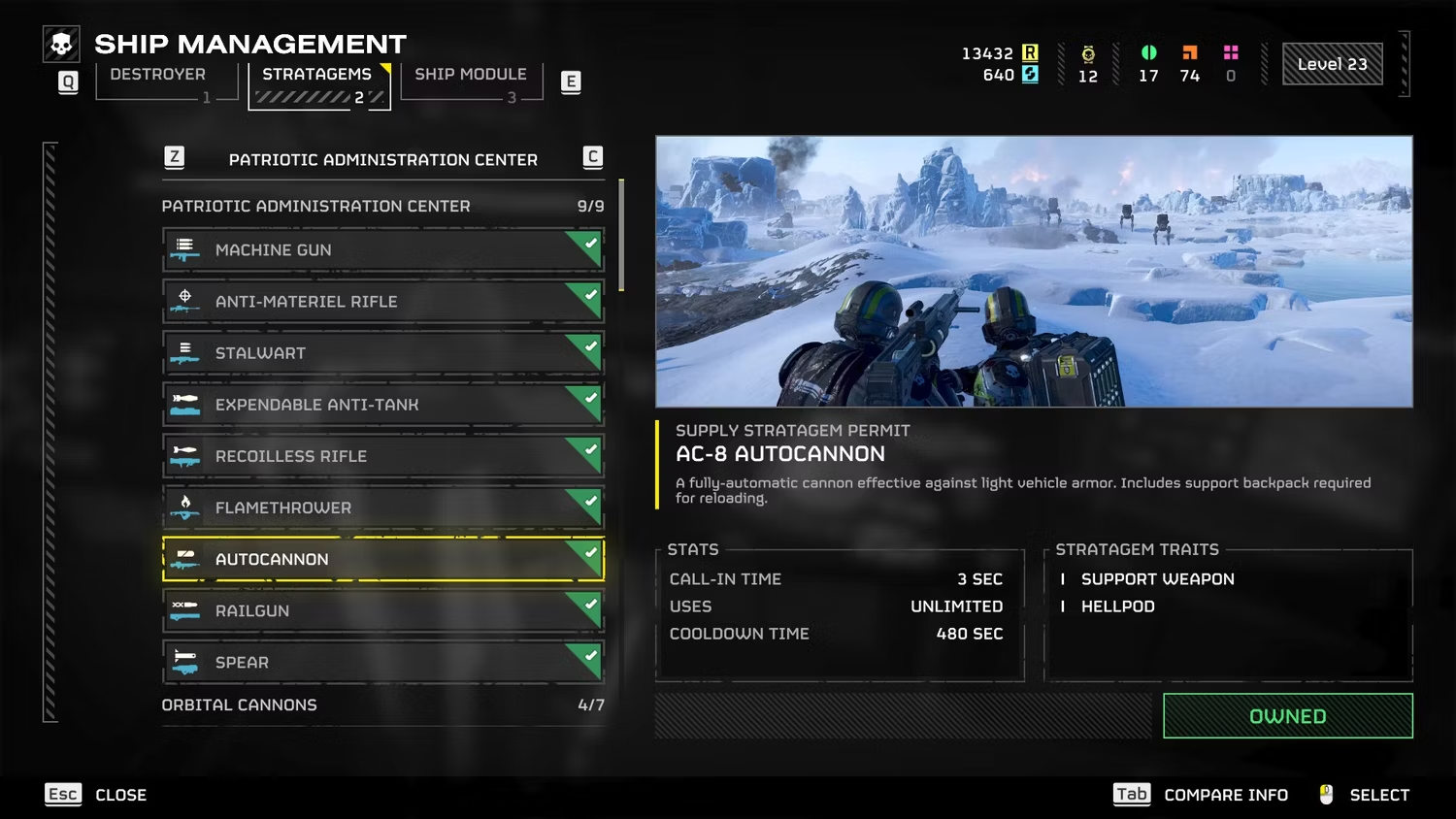
Task: Select the Autocannon stratagem row
Action: (x=383, y=559)
